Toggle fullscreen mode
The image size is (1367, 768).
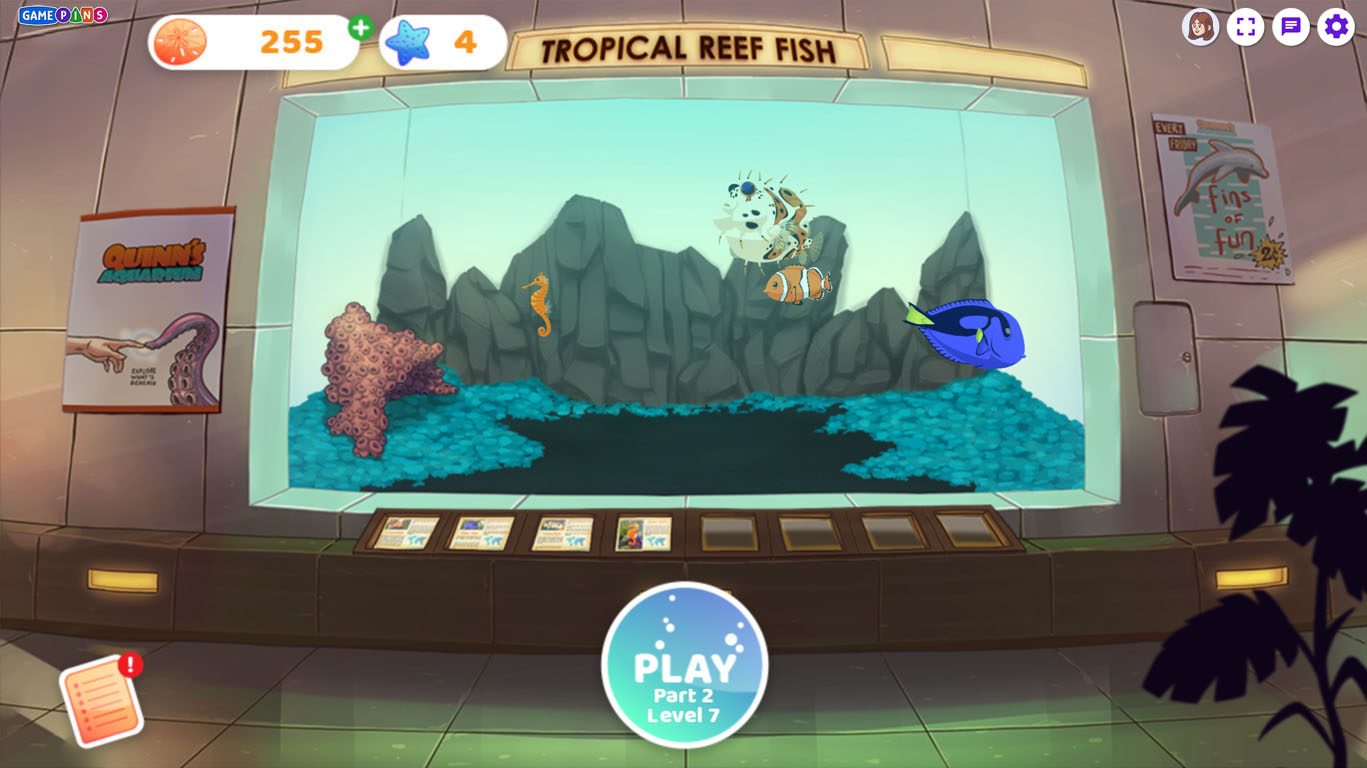coord(1245,27)
